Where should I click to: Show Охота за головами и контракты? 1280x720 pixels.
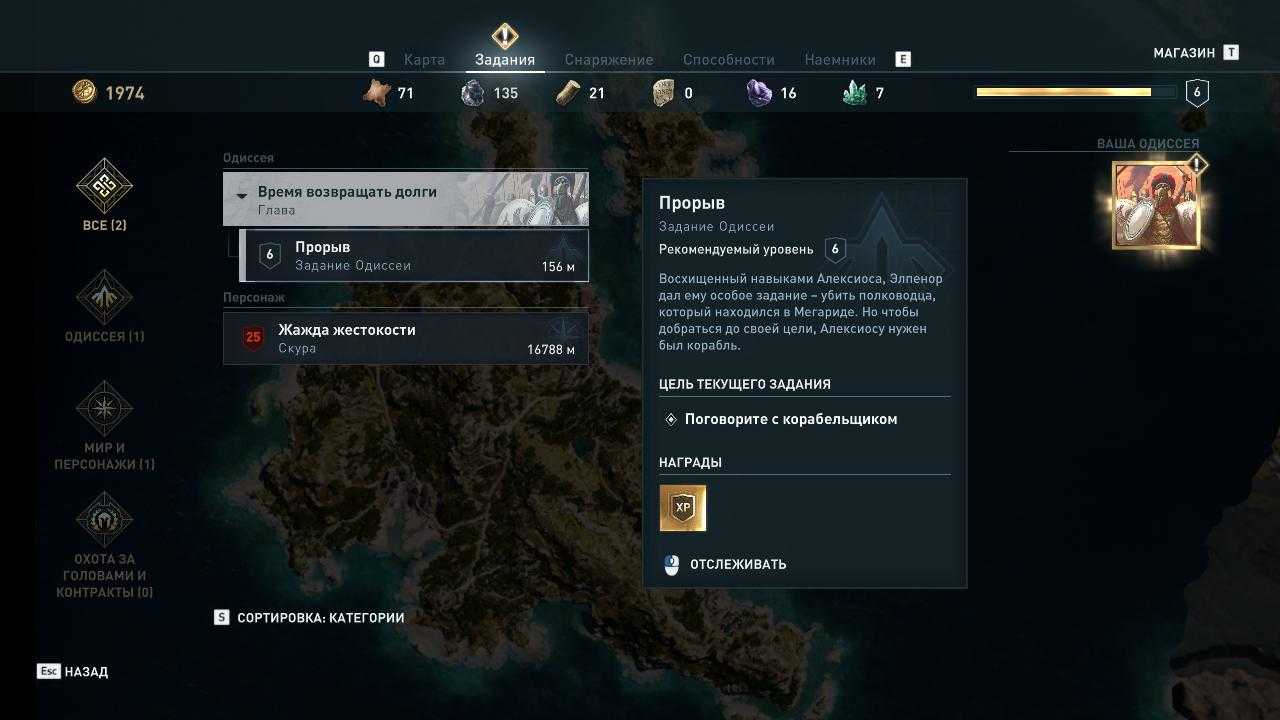[x=104, y=544]
